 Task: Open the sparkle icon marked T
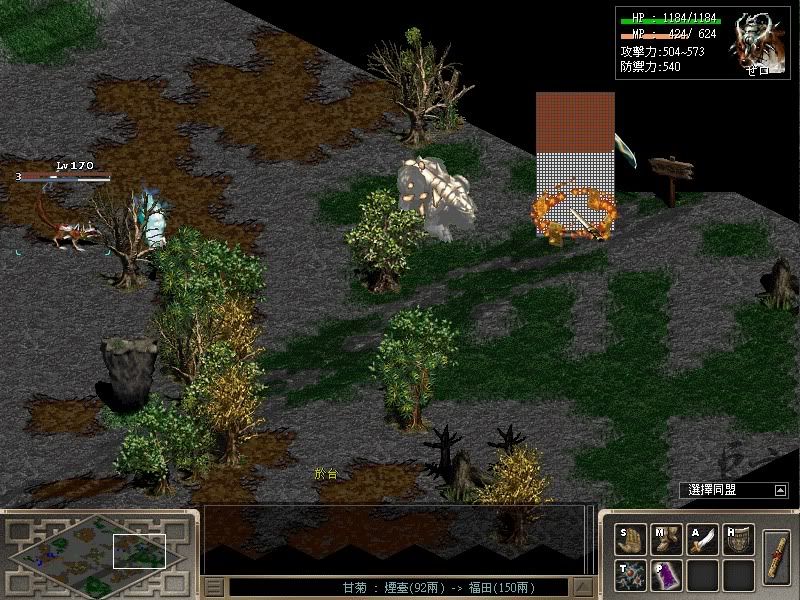pyautogui.click(x=628, y=575)
